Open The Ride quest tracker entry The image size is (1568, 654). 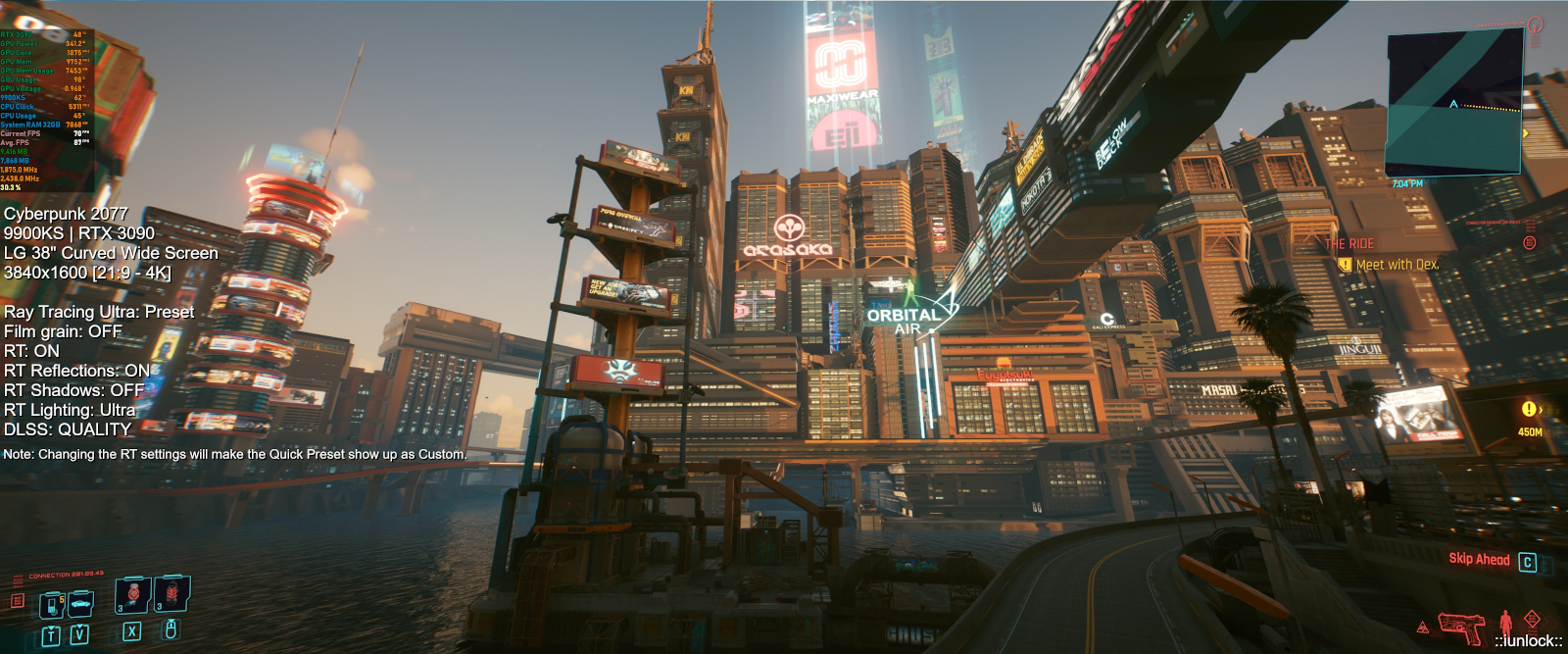pos(1349,243)
